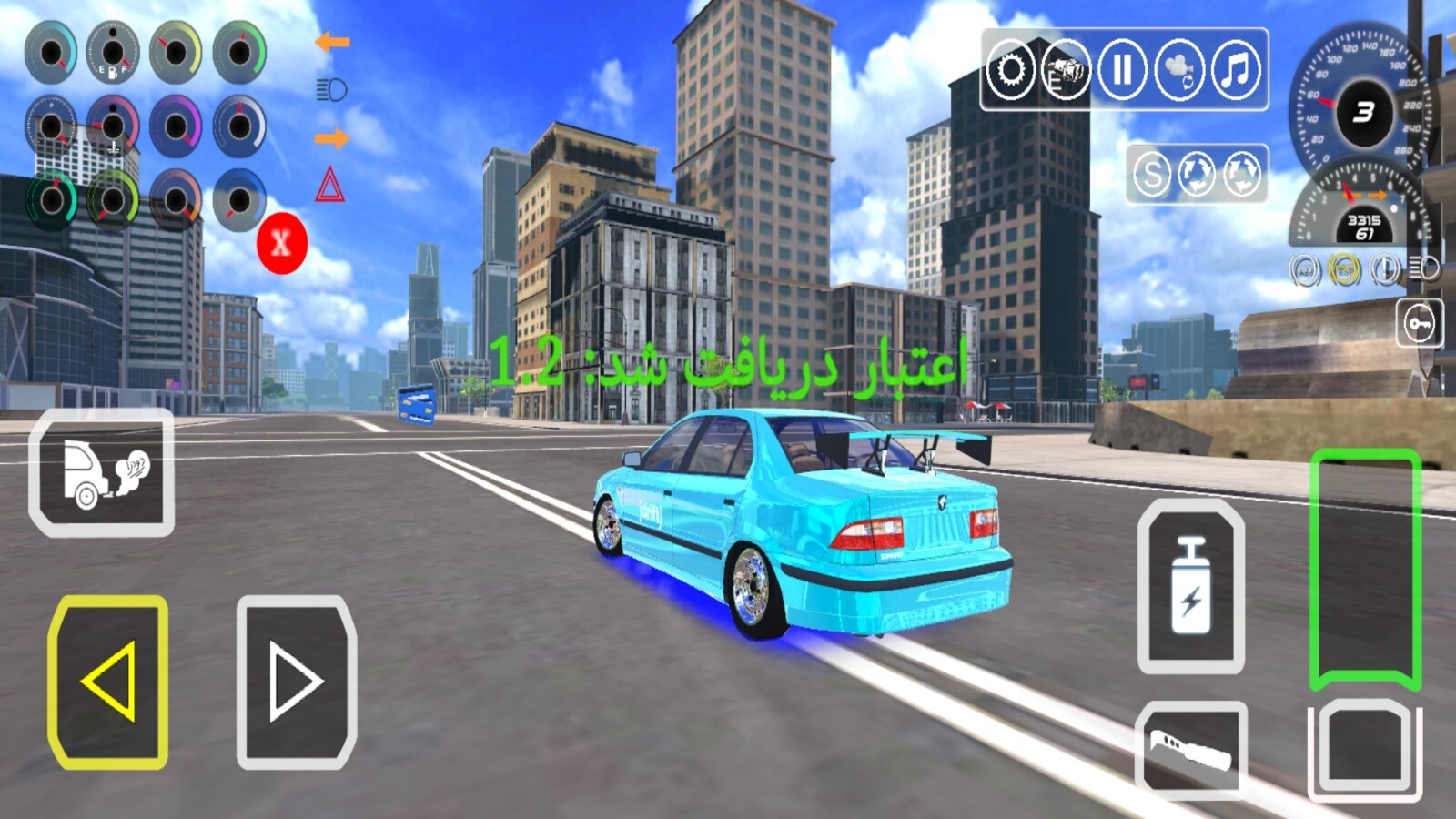Toggle the yellow ESP indicator
Viewport: 1456px width, 819px height.
coord(1344,270)
